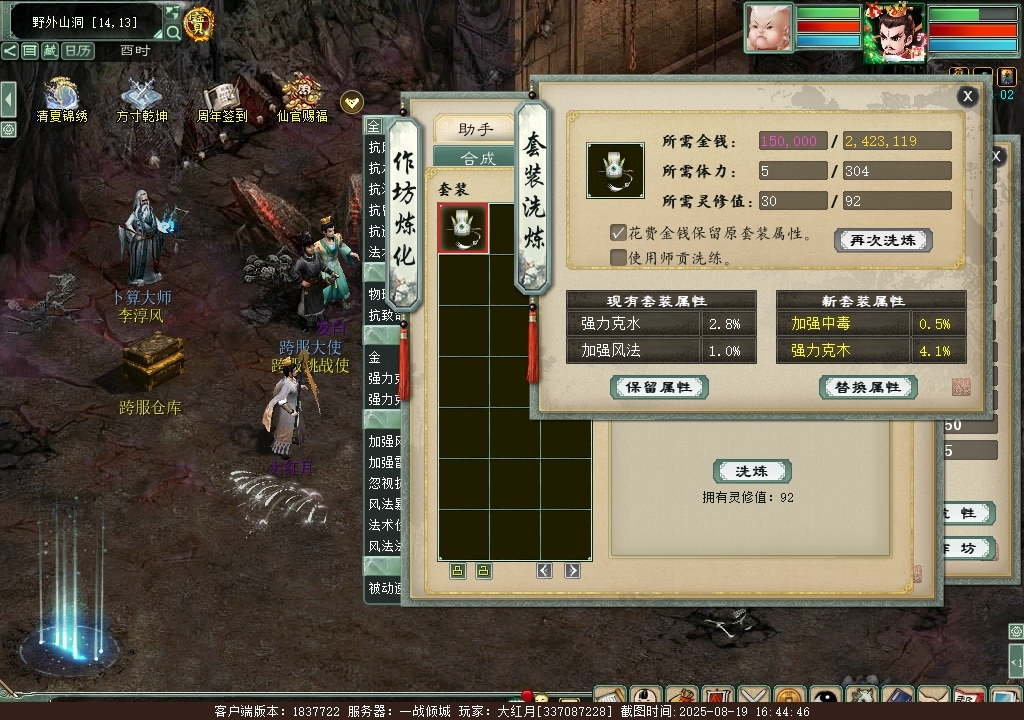The image size is (1024, 720).
Task: Close the 套装洗炼 refining dialog
Action: click(x=967, y=96)
